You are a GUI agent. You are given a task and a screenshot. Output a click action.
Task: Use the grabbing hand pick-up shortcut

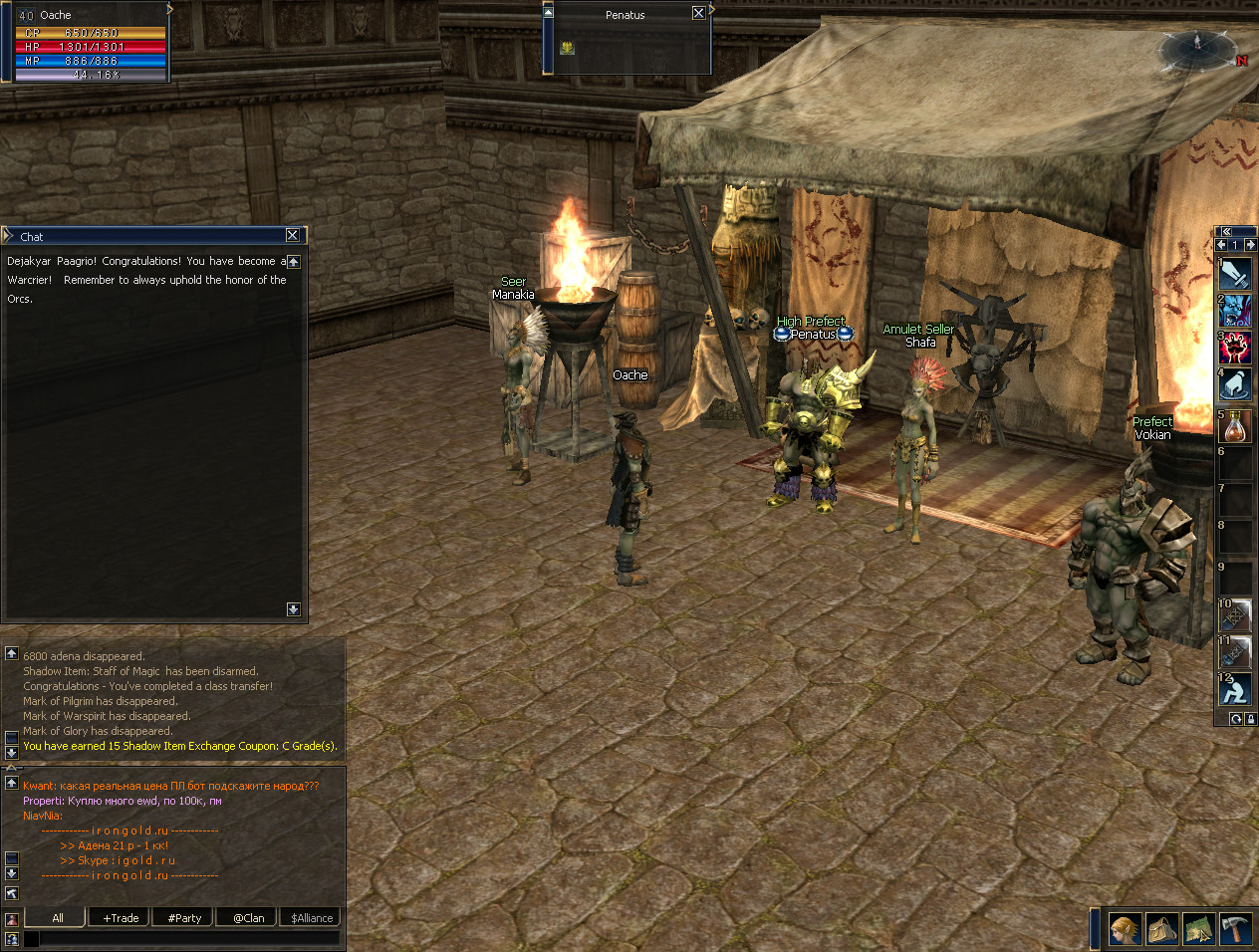tap(1235, 384)
